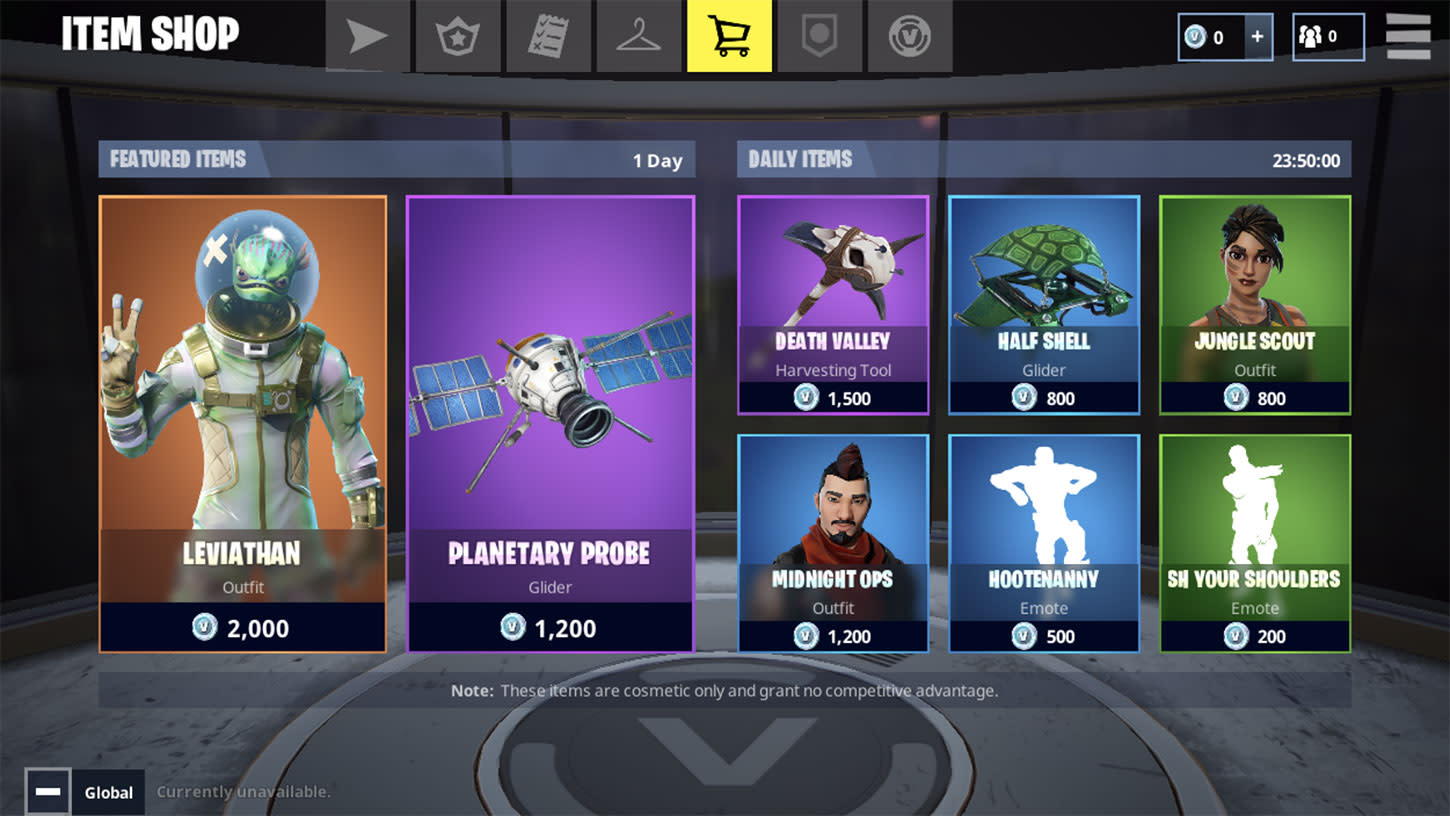1450x816 pixels.
Task: Open the Locker clothes hanger icon
Action: 638,36
